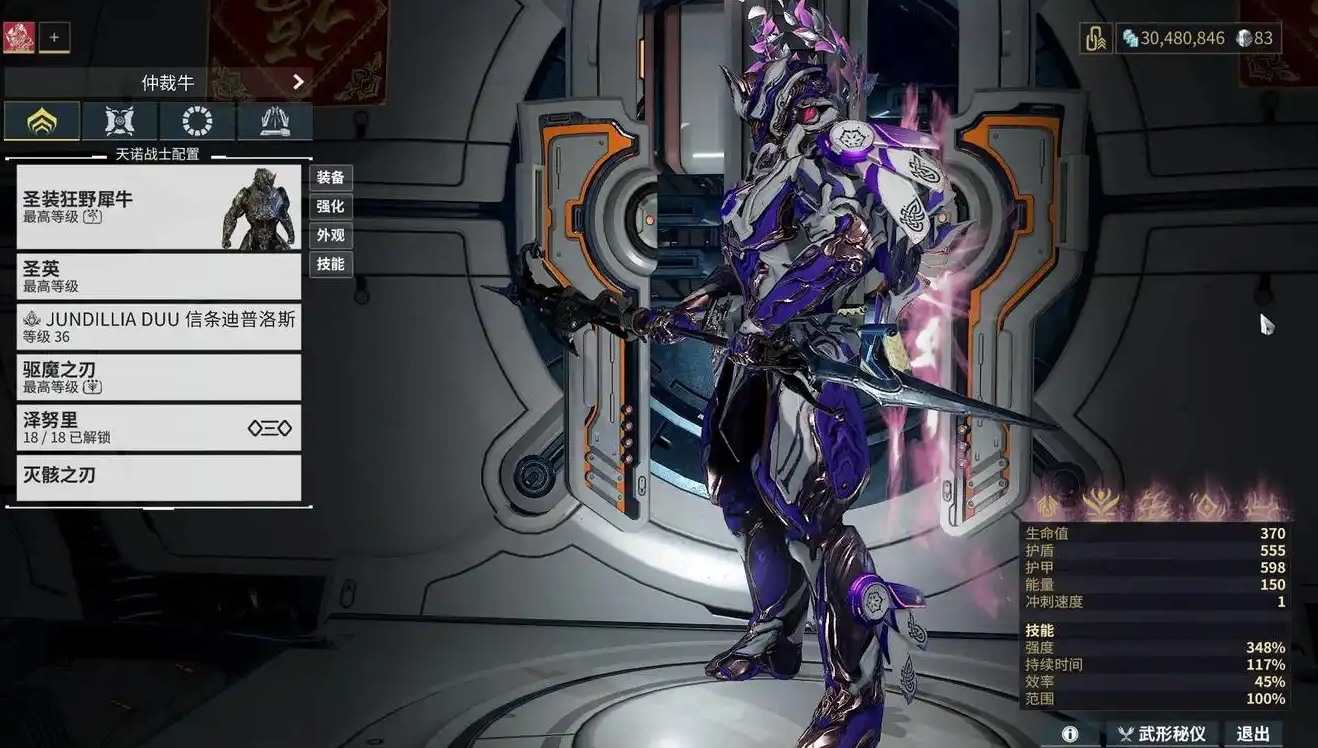1318x748 pixels.
Task: Choose the JUNDILLIA DUU 信条迪普洛斯 slot
Action: pos(158,327)
